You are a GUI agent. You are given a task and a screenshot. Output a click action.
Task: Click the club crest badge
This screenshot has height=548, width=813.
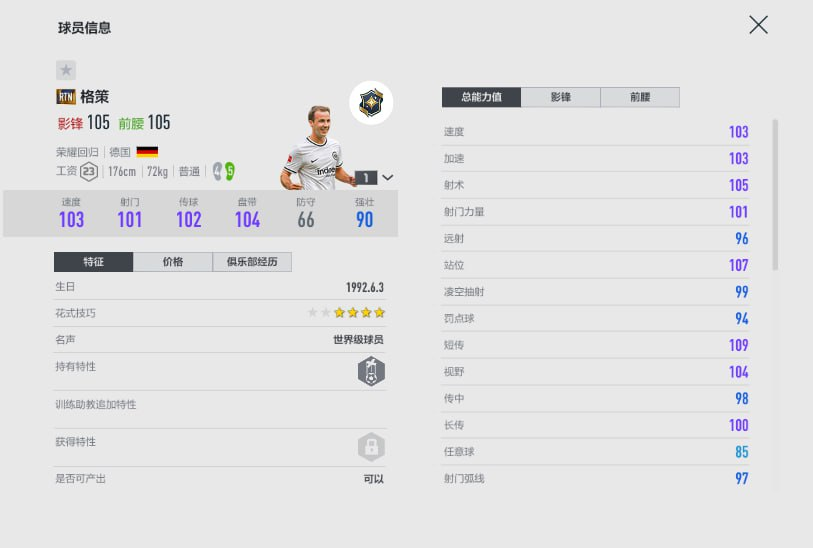tap(371, 103)
